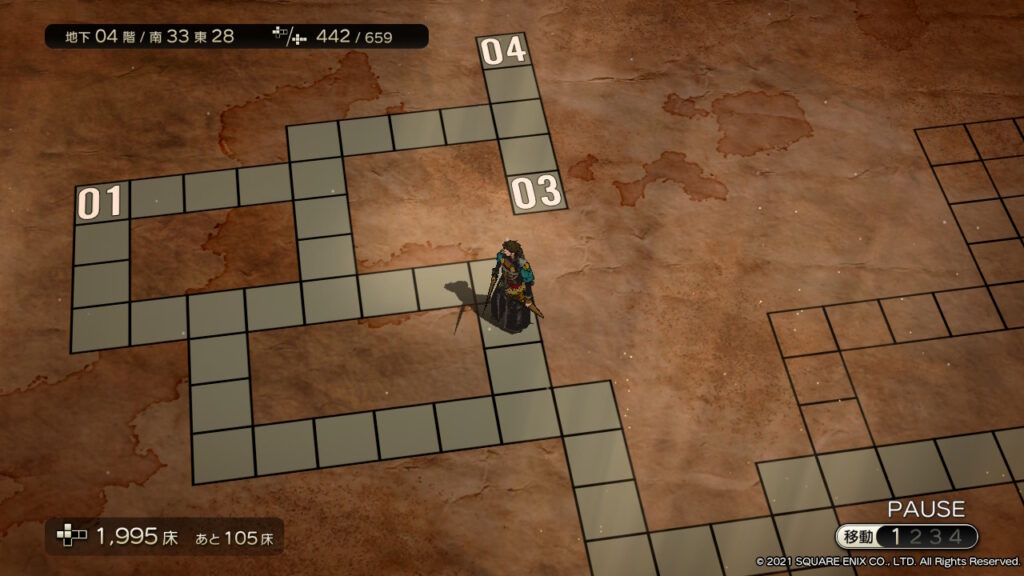Select the board tile numbered 01

coord(102,202)
